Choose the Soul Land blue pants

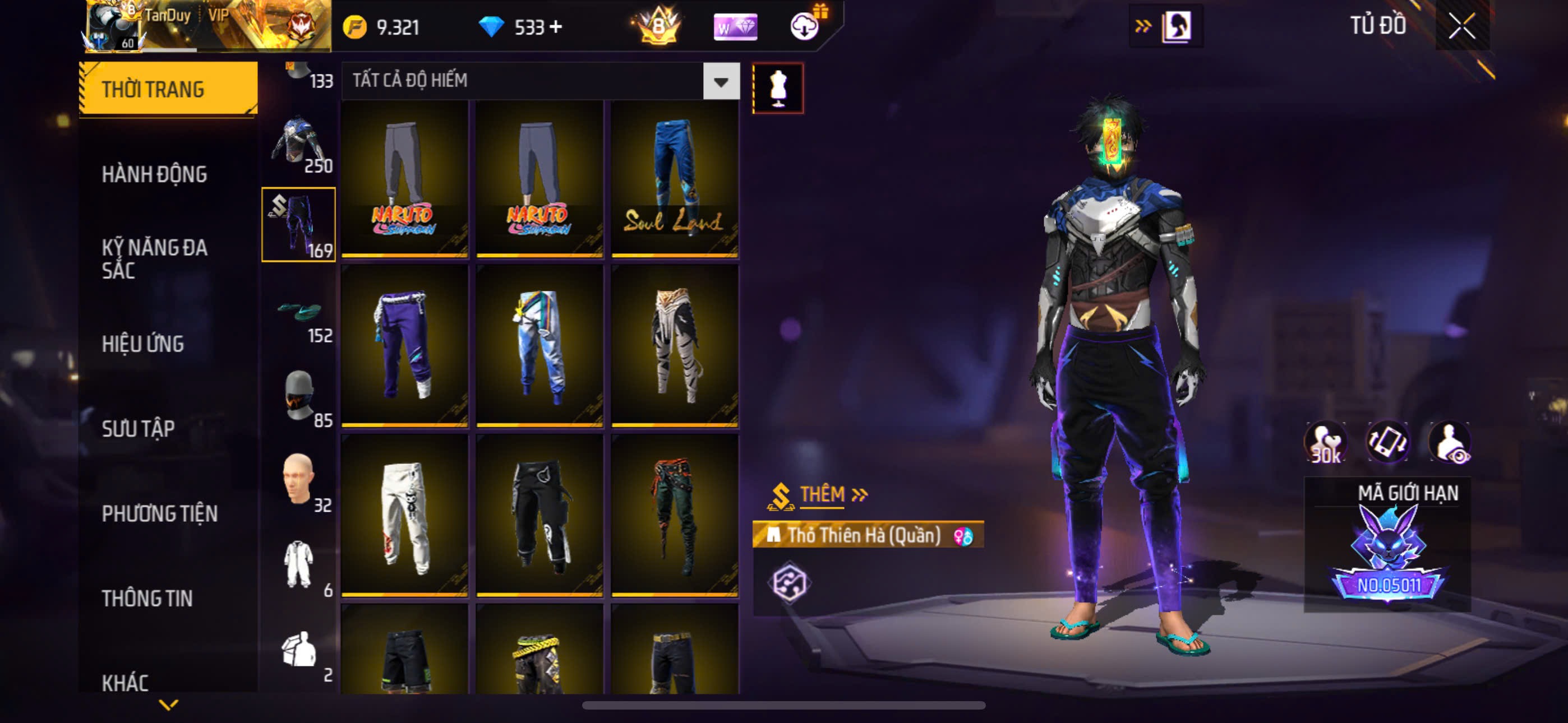675,179
